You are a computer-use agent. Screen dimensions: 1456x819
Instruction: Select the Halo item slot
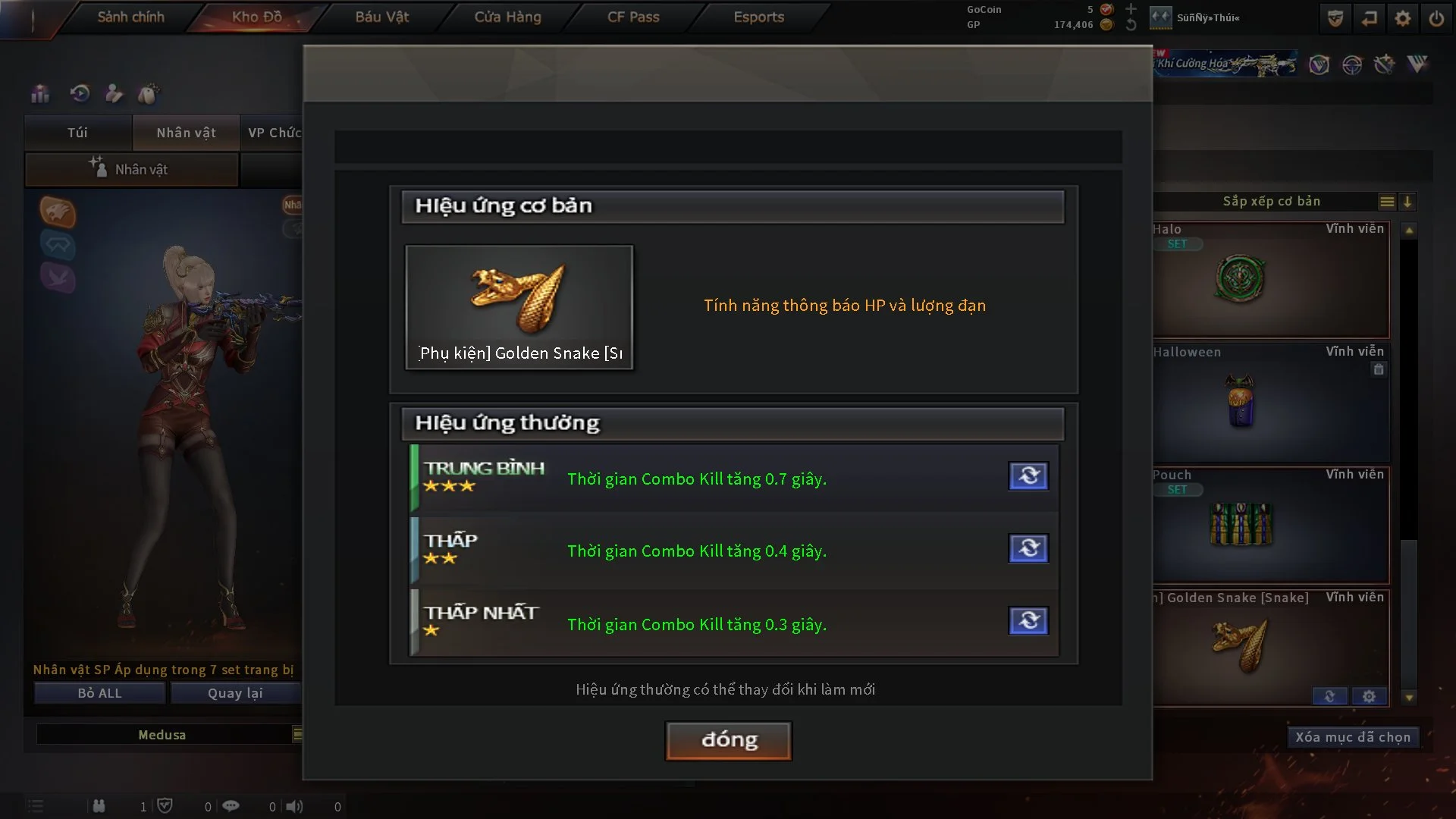point(1271,279)
